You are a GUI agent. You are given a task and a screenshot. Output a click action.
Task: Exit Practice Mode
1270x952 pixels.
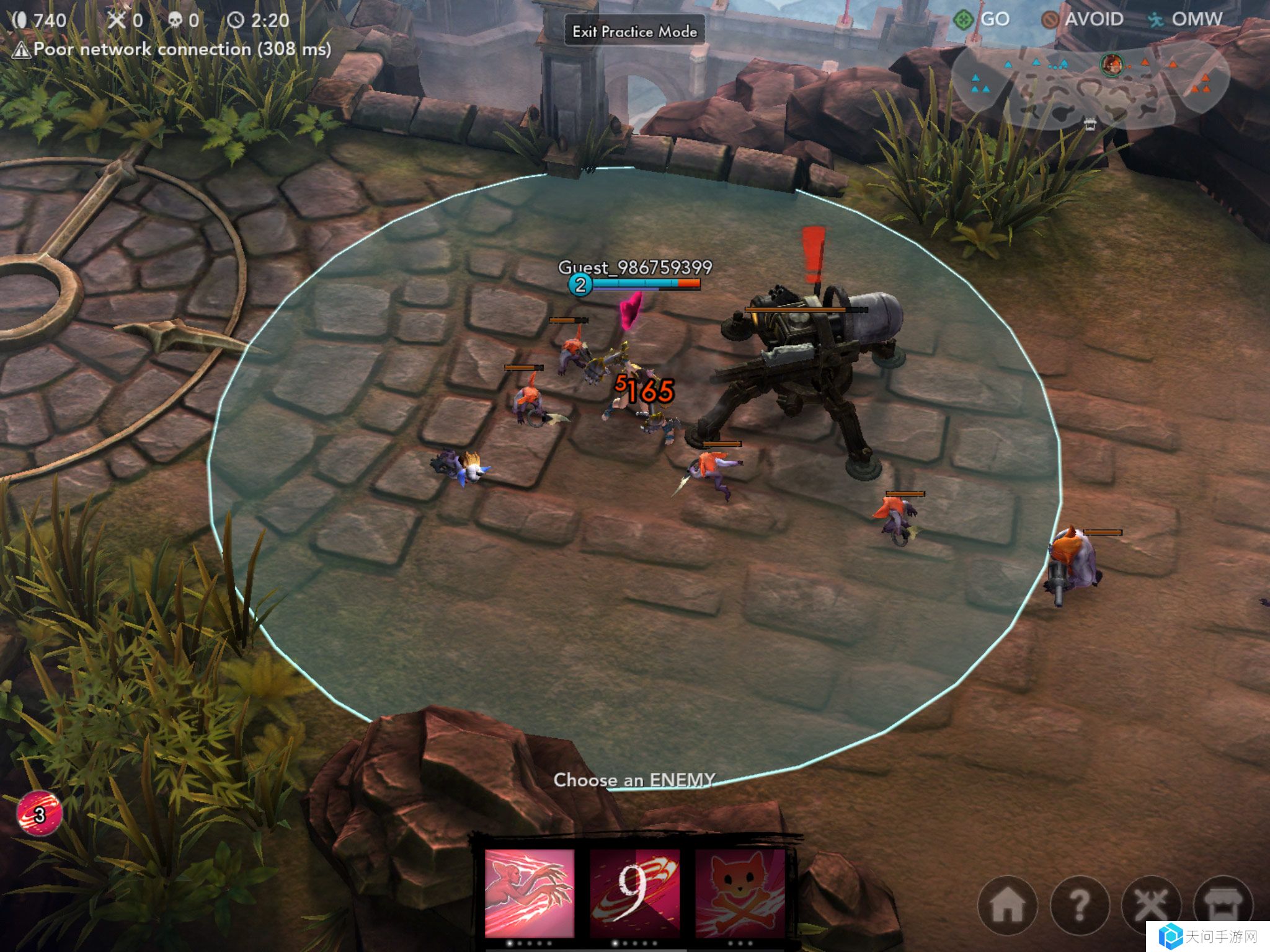(x=634, y=31)
